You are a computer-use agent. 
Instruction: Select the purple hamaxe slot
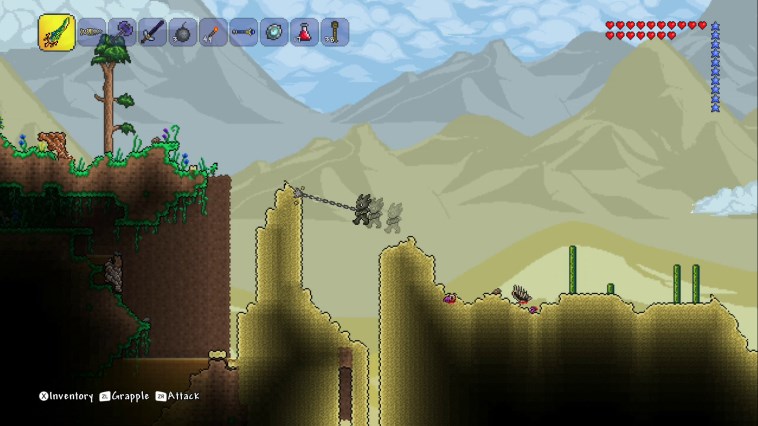click(123, 32)
